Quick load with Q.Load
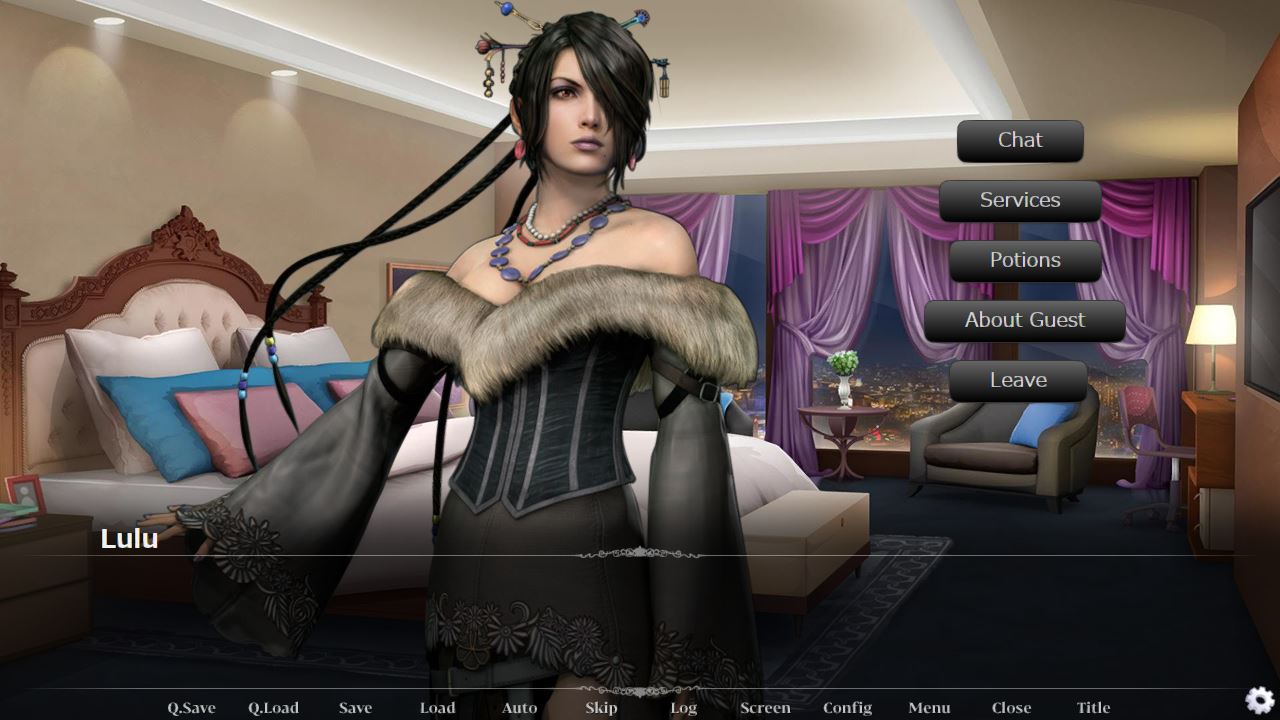1280x720 pixels. point(273,708)
